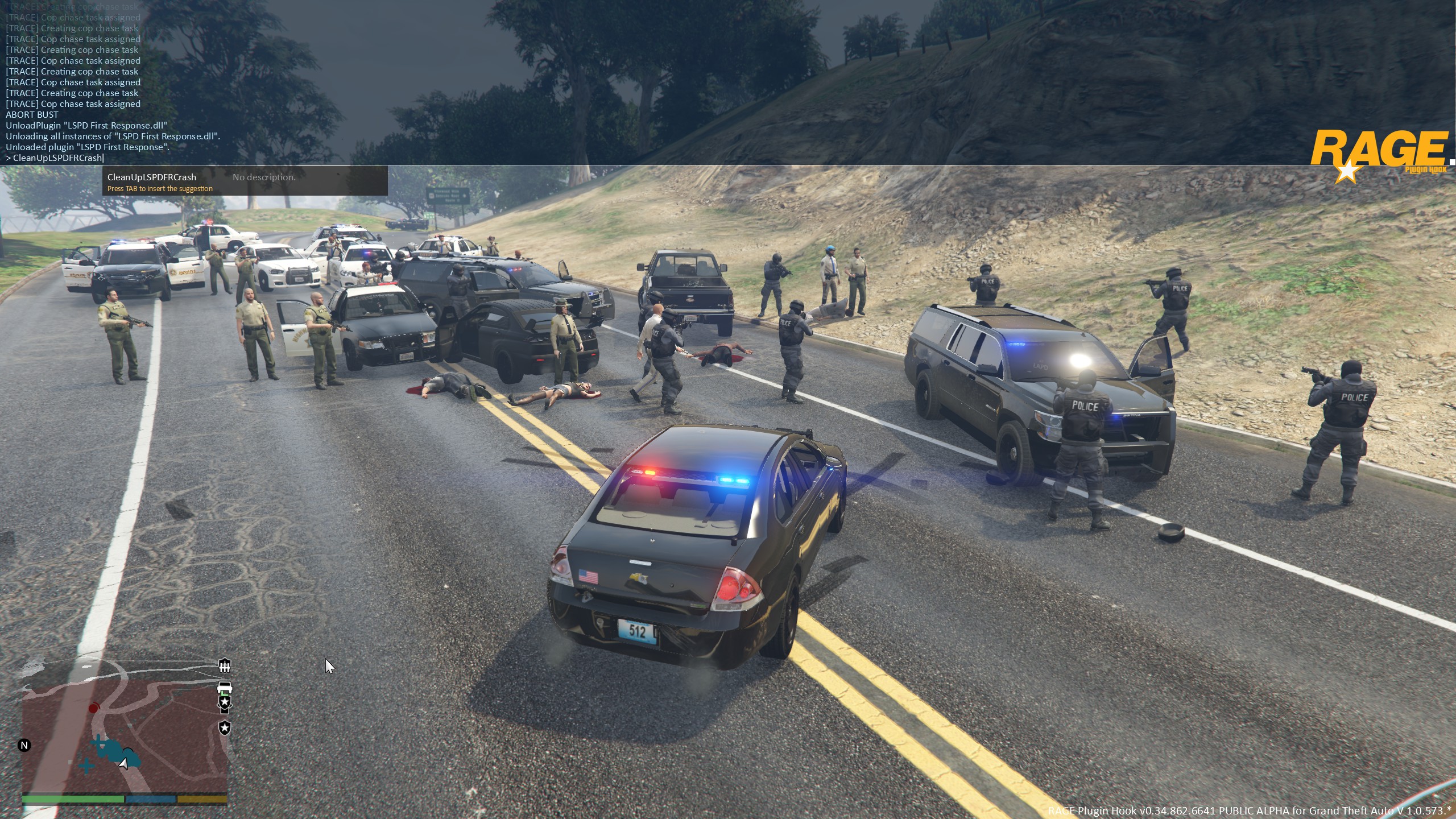Click the white player arrow on minimap
The image size is (1456, 819).
tap(123, 763)
